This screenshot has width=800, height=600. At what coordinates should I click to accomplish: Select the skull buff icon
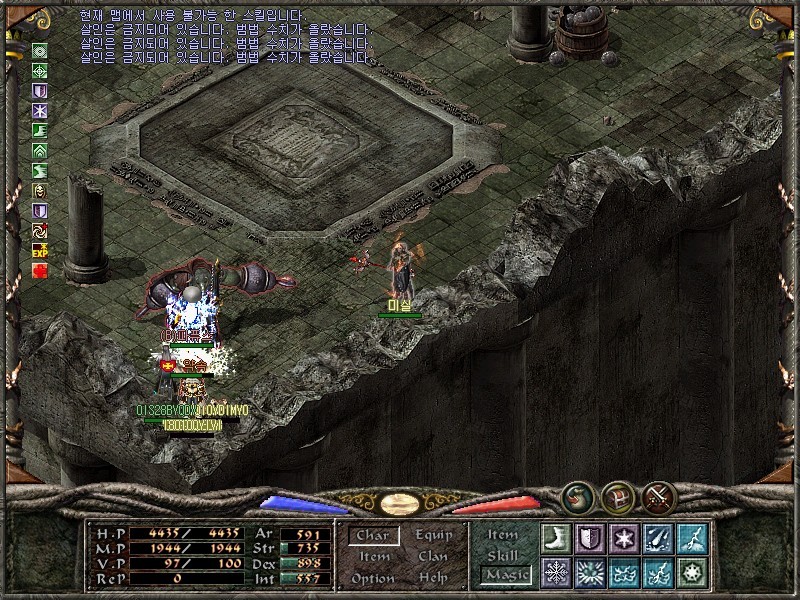[40, 190]
